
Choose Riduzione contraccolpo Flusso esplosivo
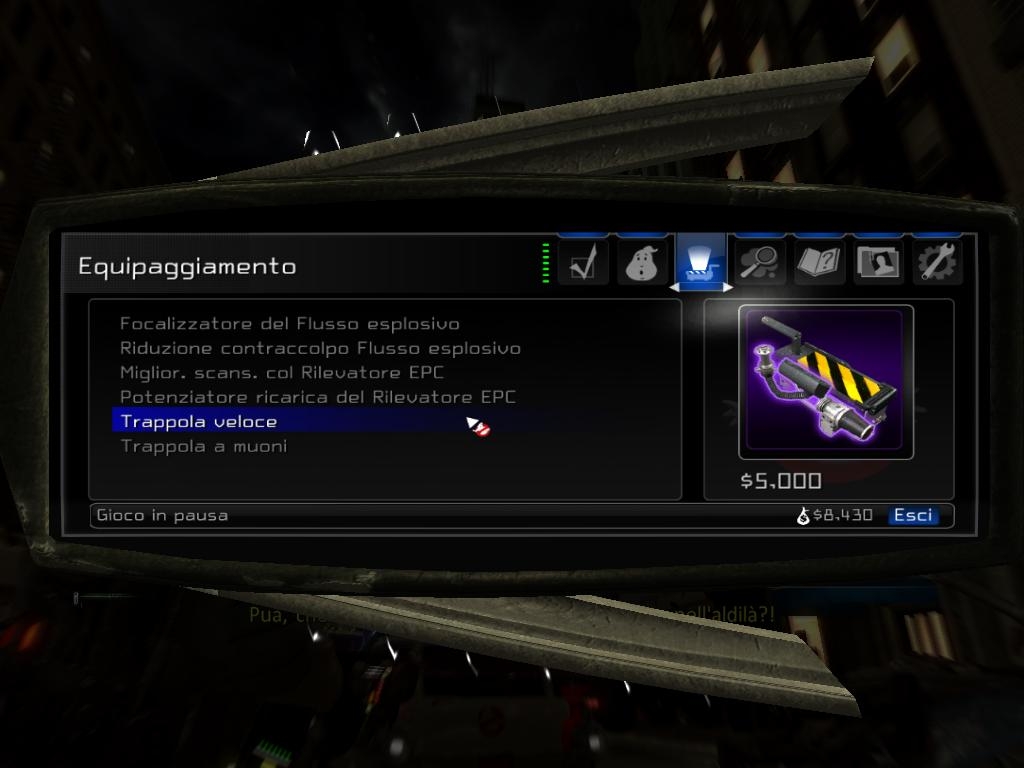[x=320, y=348]
